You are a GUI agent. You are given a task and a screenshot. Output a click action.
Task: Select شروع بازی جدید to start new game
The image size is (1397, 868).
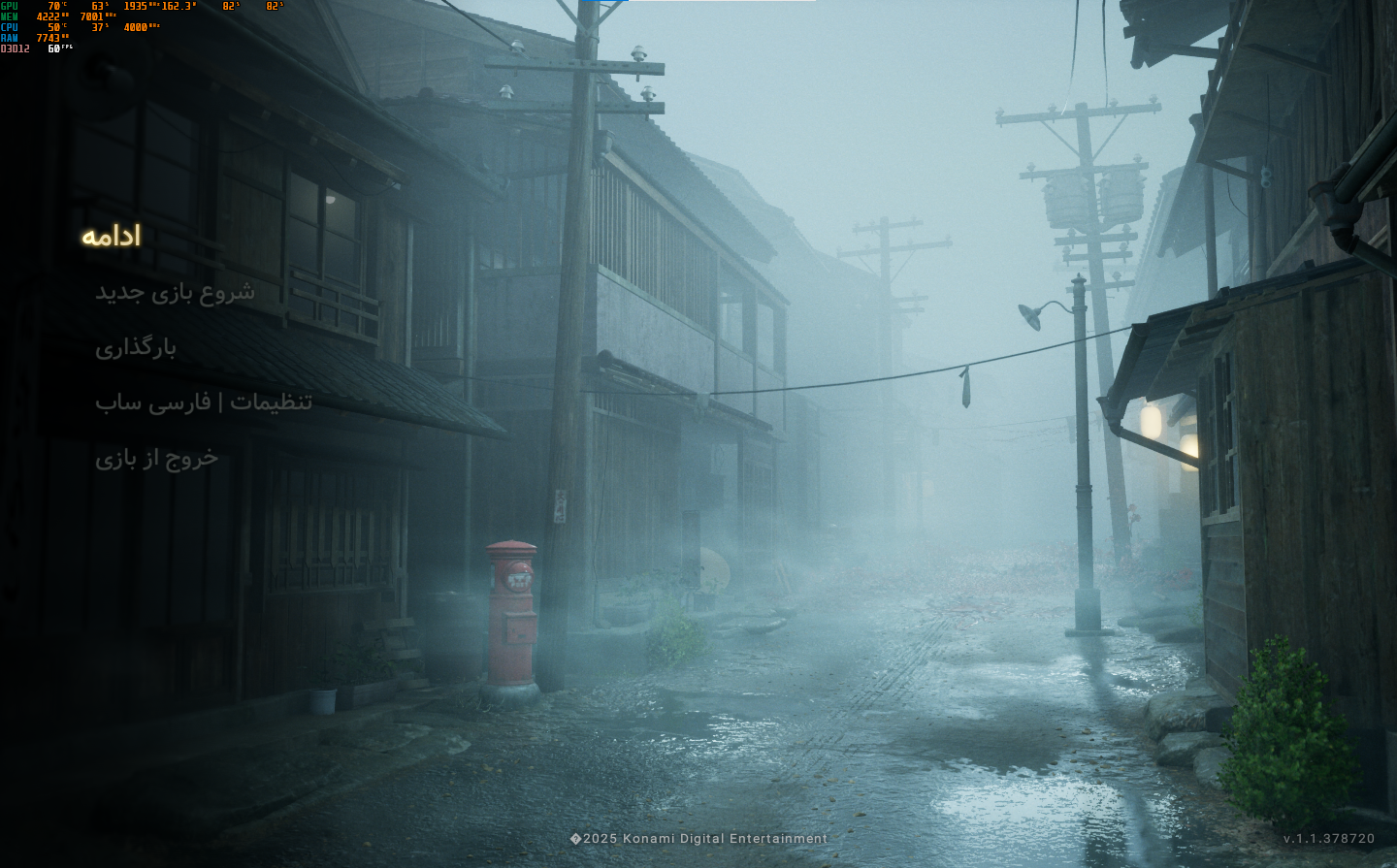[x=175, y=293]
